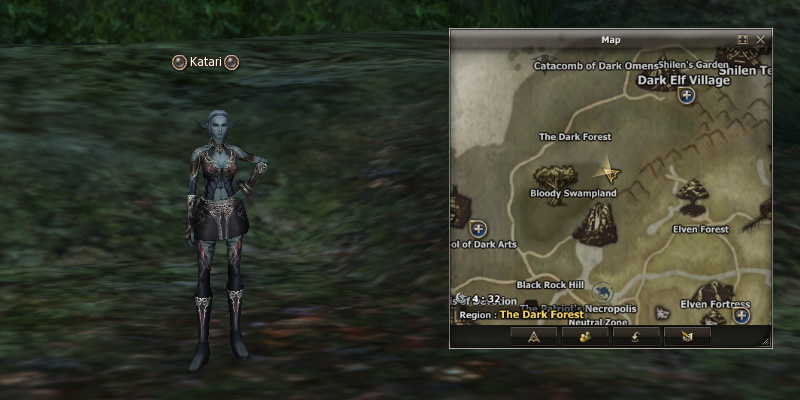This screenshot has width=800, height=400.
Task: Click the Elven Fortress cross marker
Action: tap(742, 316)
